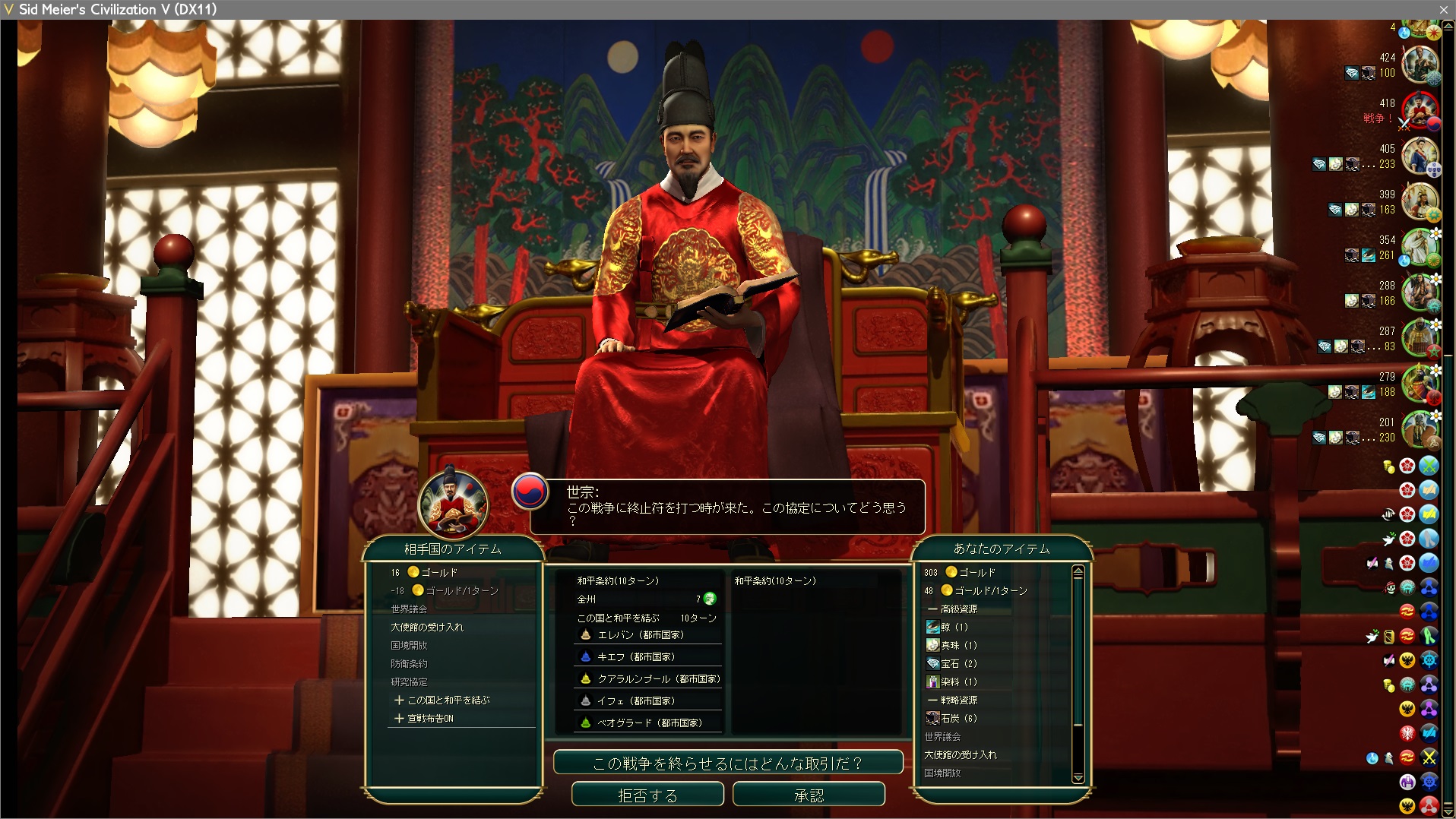
Task: Accept the peace deal with 承認
Action: [809, 795]
